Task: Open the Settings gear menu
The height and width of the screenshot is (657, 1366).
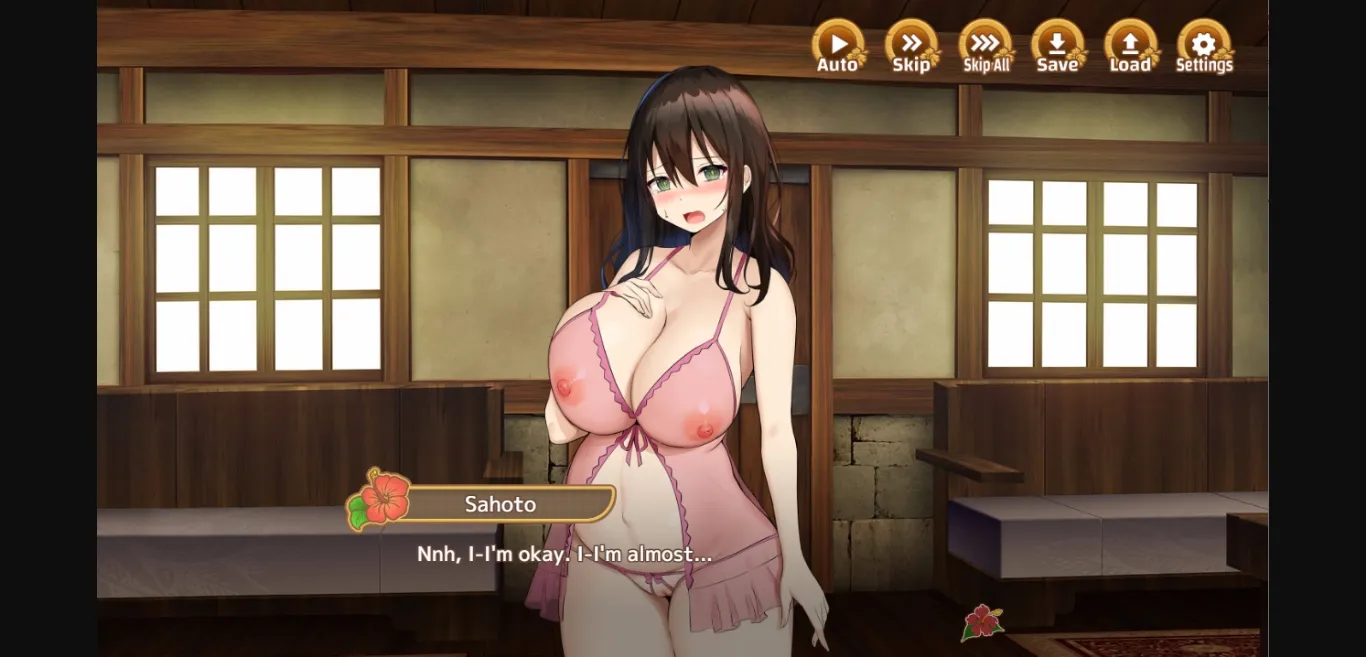Action: 1203,45
